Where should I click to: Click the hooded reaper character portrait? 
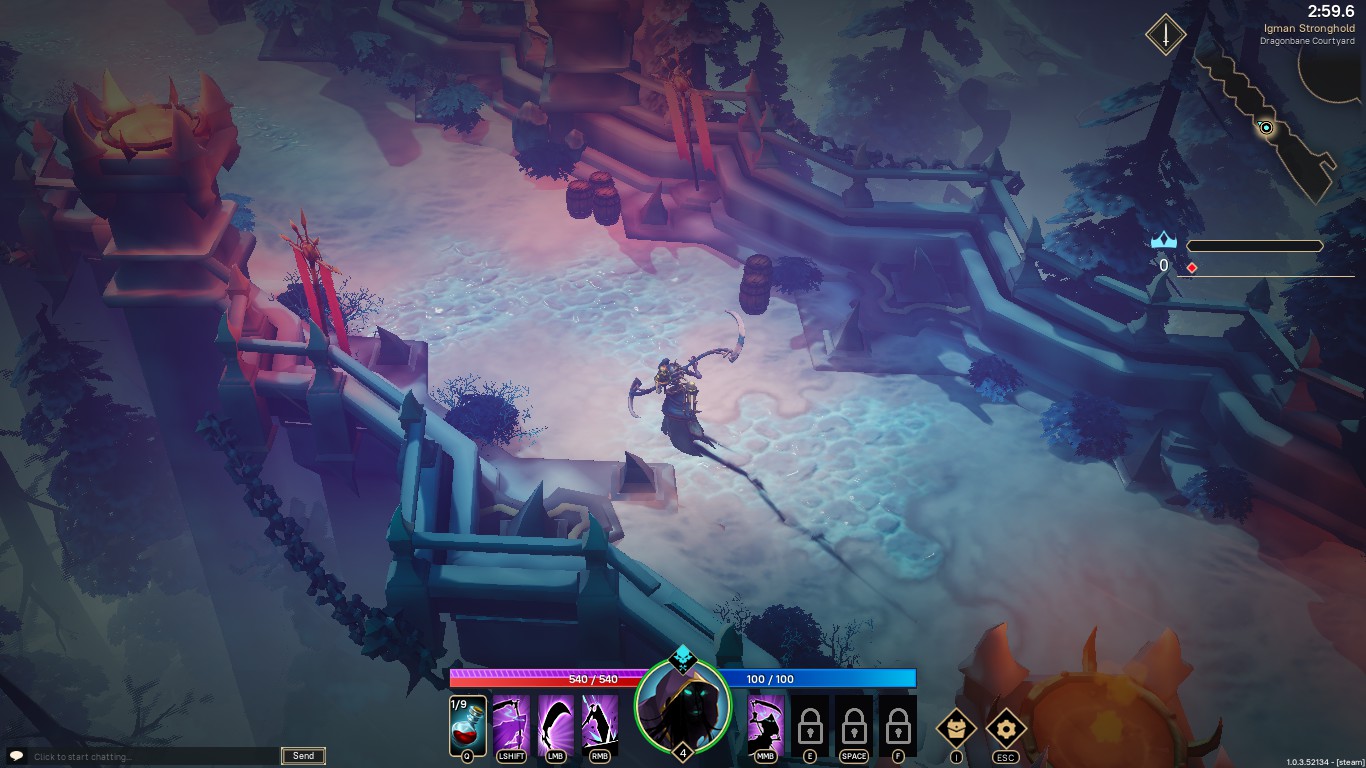click(x=683, y=707)
